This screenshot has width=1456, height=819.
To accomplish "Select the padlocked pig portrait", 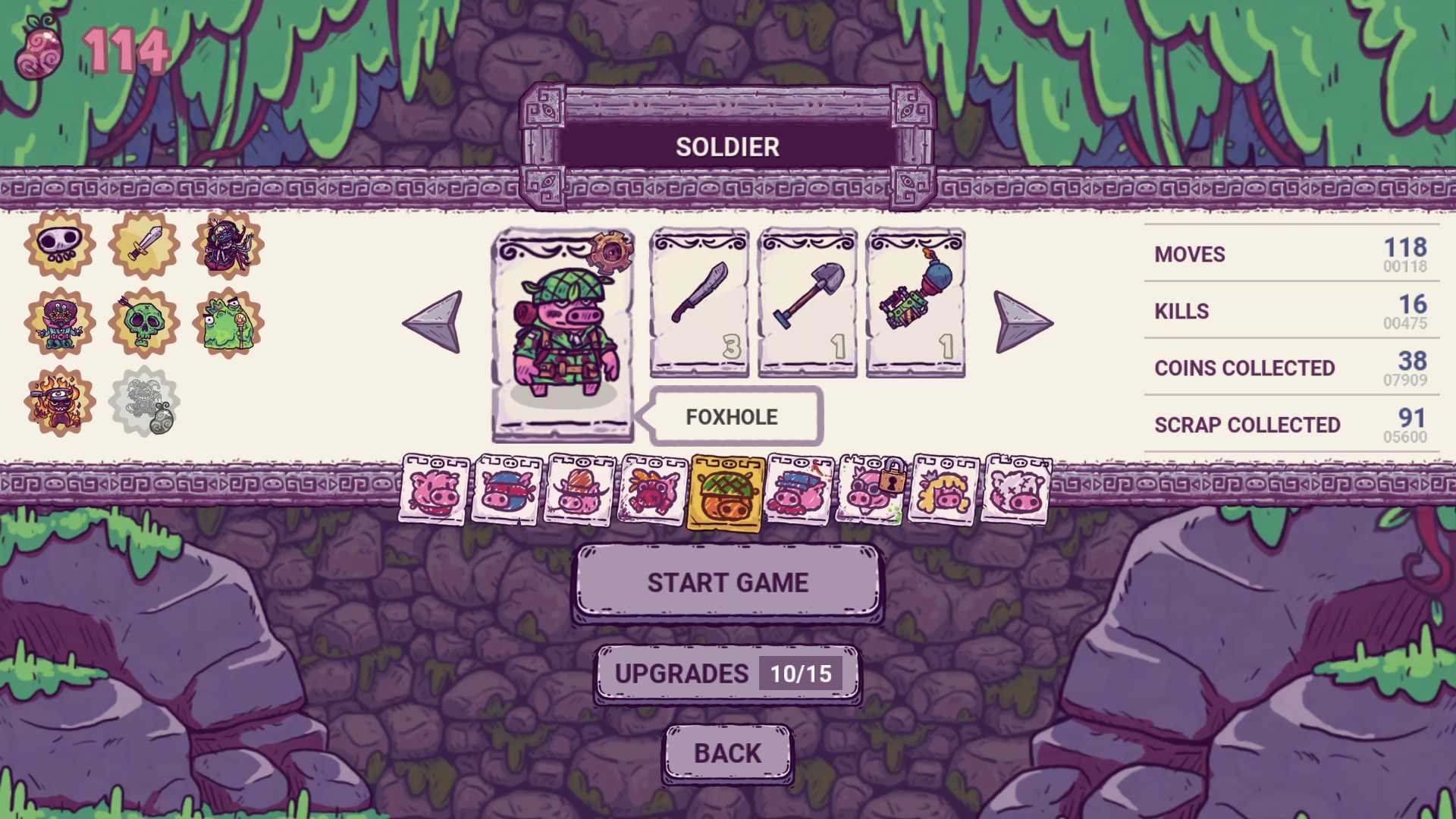I will point(871,490).
